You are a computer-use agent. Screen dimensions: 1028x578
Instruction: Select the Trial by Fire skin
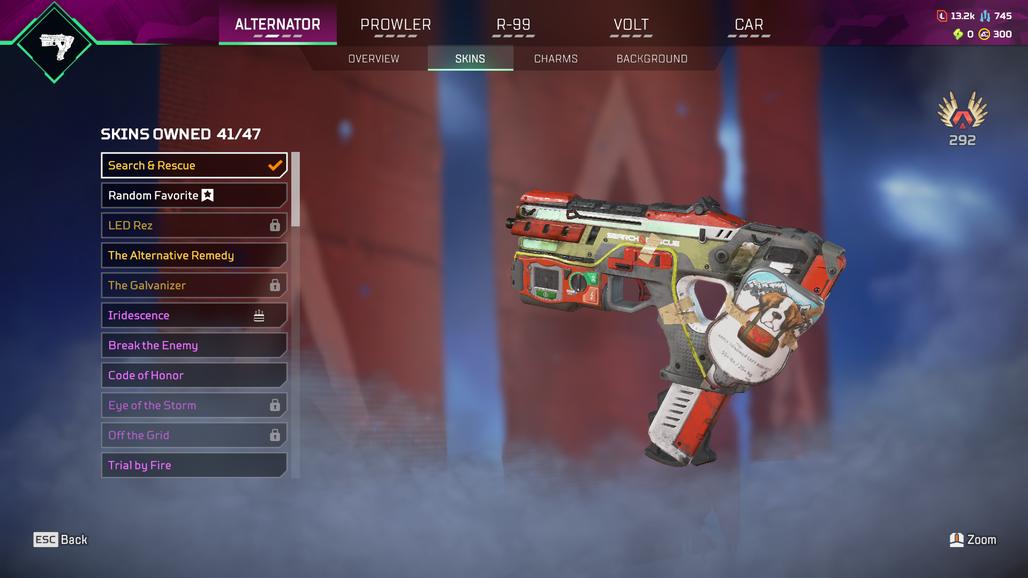194,465
